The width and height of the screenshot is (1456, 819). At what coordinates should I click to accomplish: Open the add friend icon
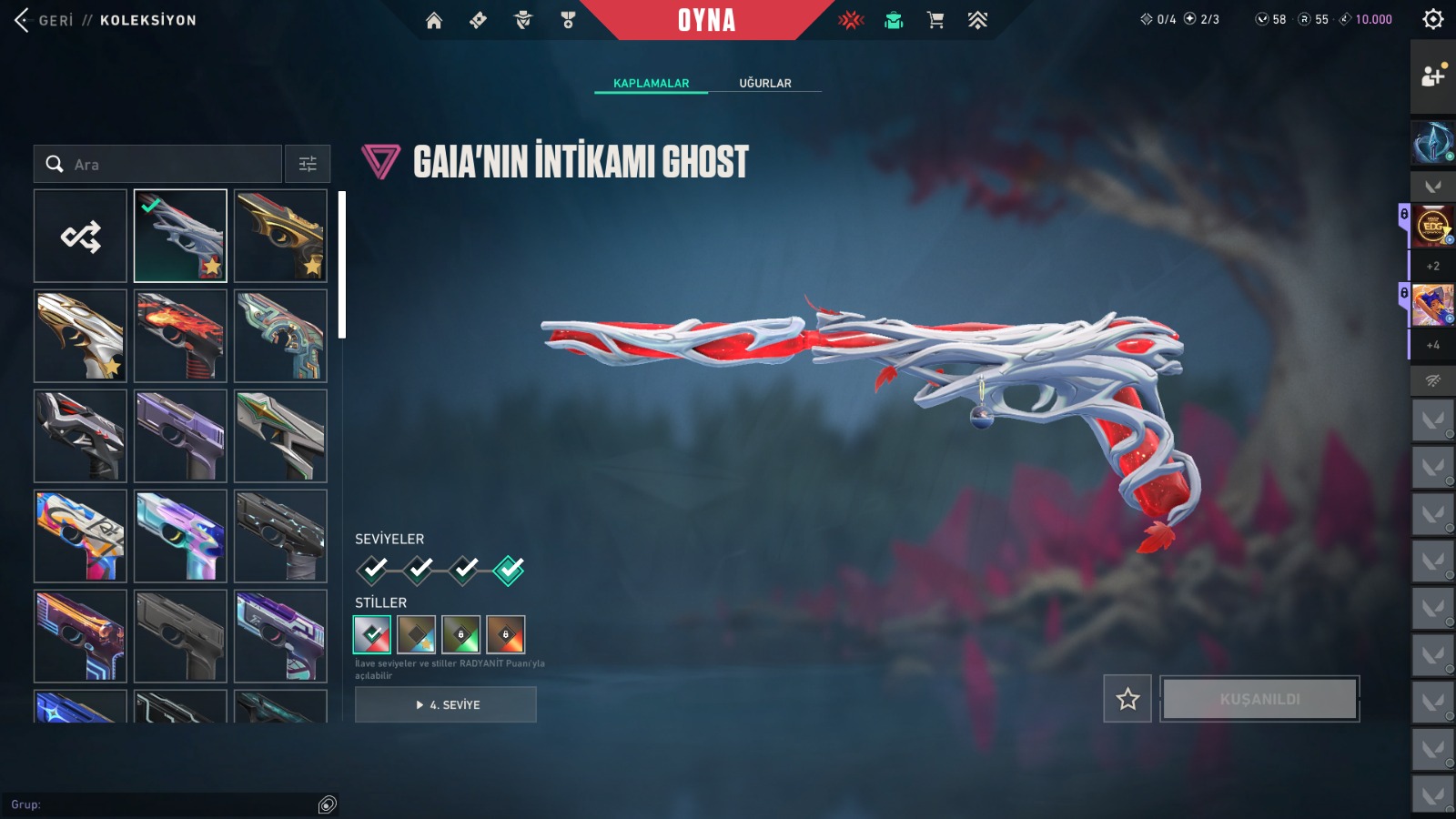[x=1432, y=76]
